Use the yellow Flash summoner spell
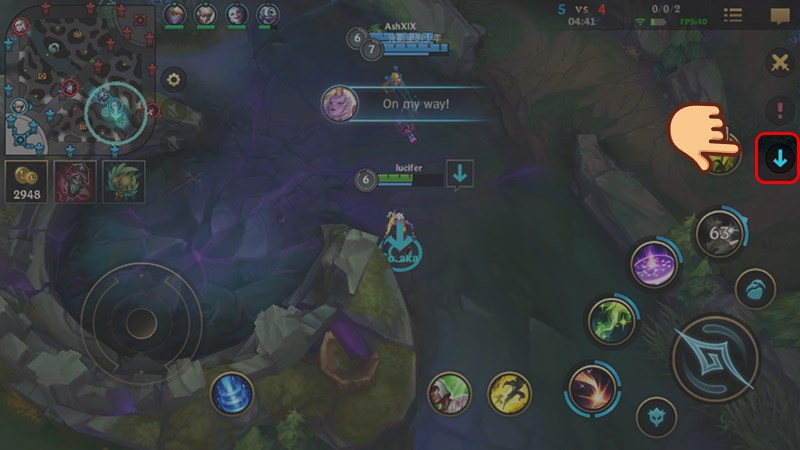The height and width of the screenshot is (450, 800). [508, 393]
